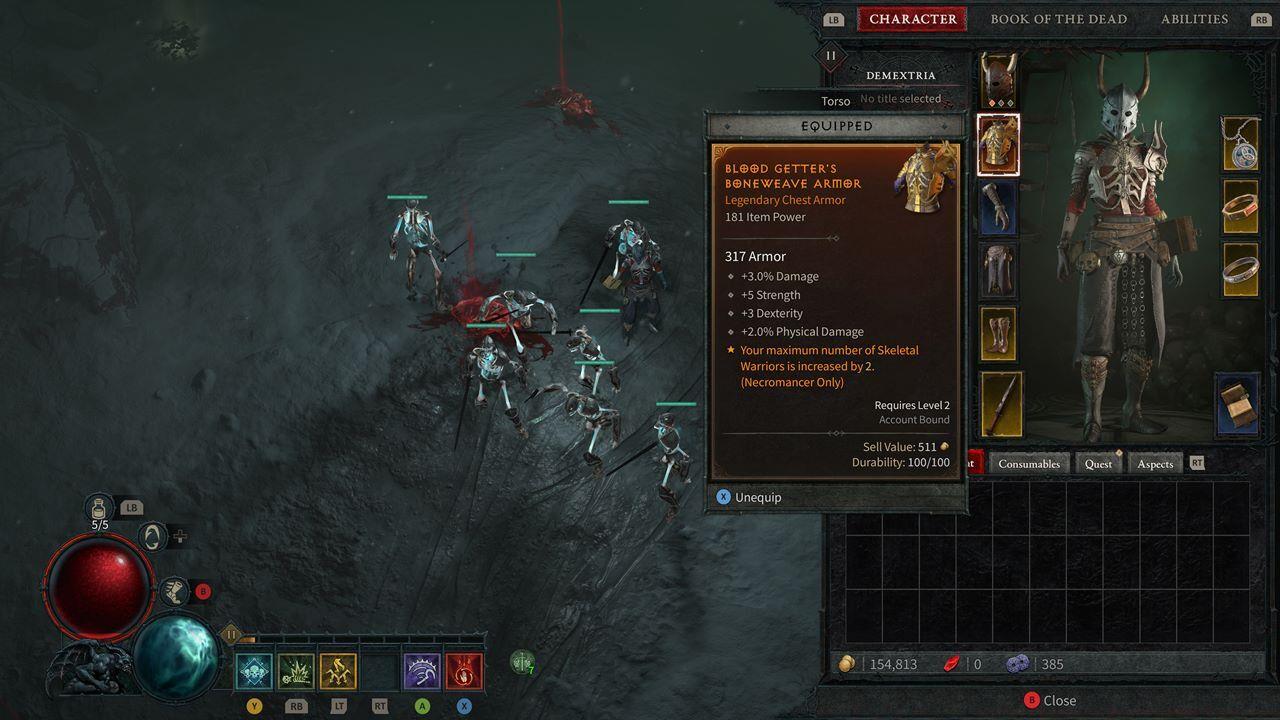Select the red Blood Mist skill icon
The image size is (1280, 720).
(464, 670)
